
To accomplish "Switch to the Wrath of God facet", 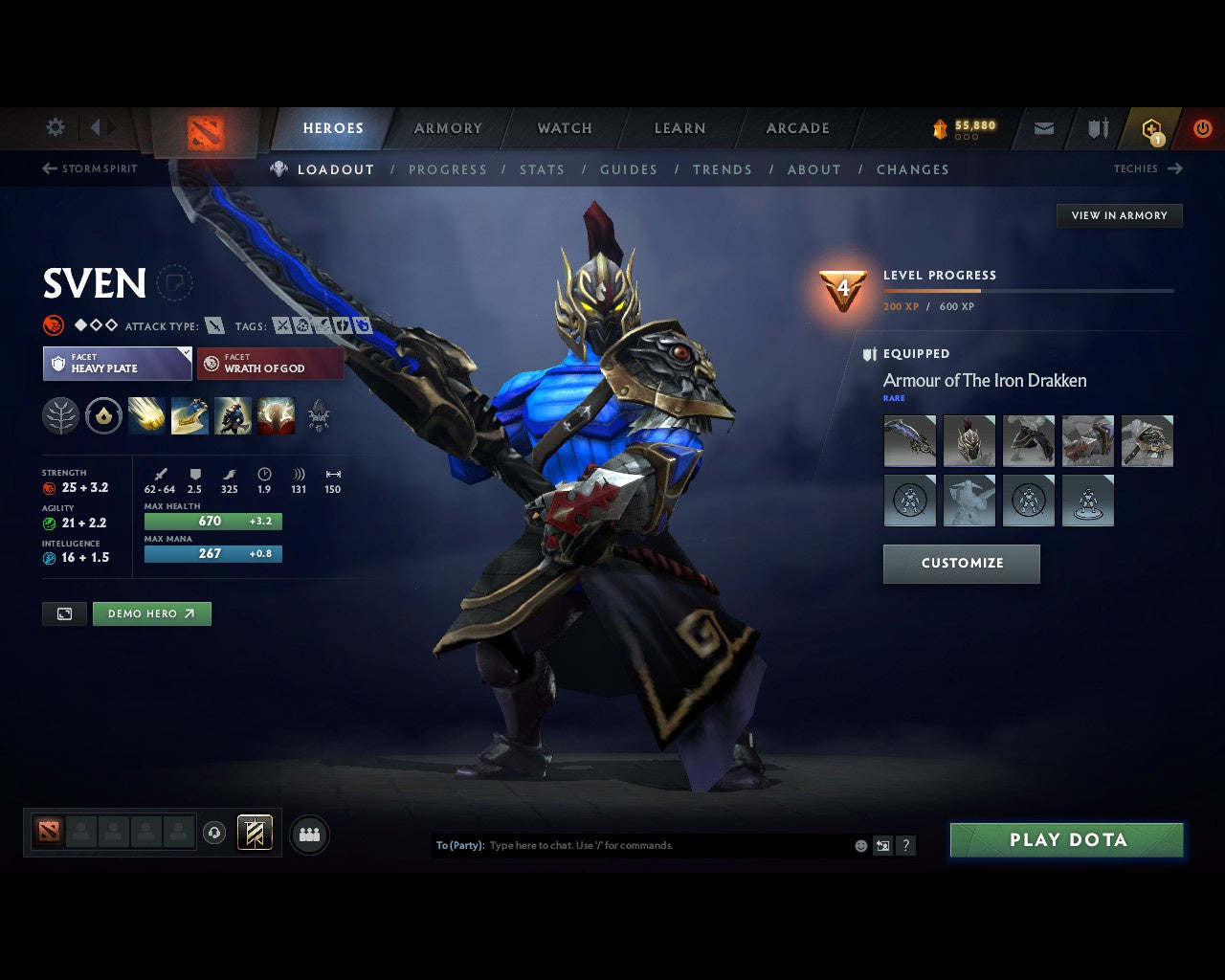I will point(270,364).
